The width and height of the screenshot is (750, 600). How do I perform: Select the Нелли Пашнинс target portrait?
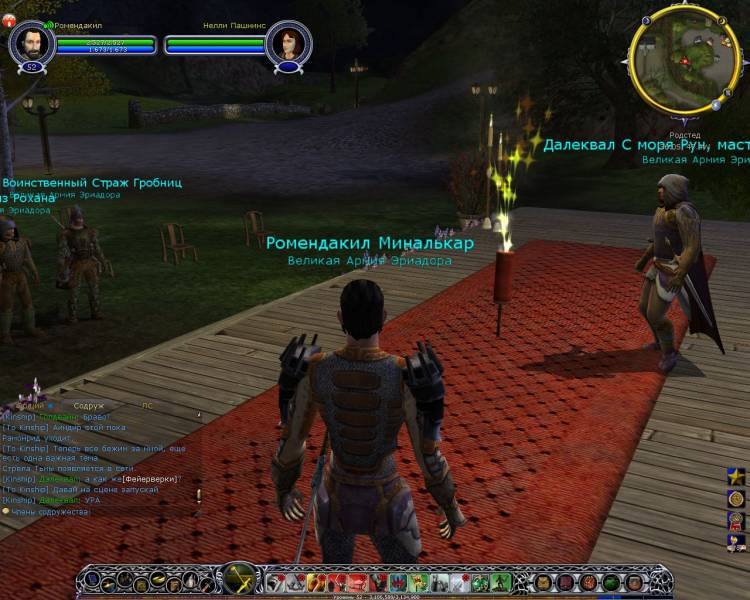[x=289, y=44]
